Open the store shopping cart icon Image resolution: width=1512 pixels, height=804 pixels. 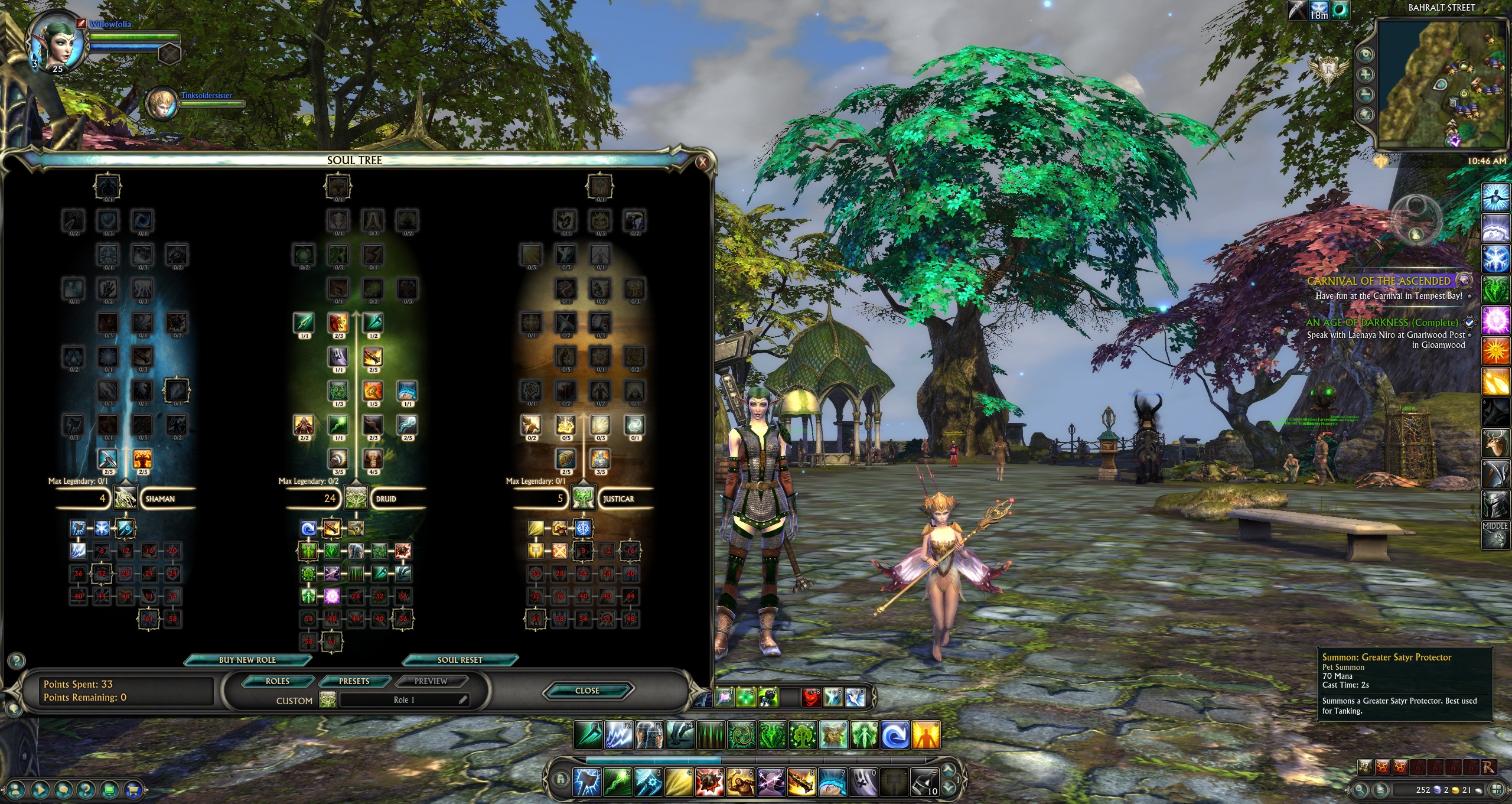[133, 789]
